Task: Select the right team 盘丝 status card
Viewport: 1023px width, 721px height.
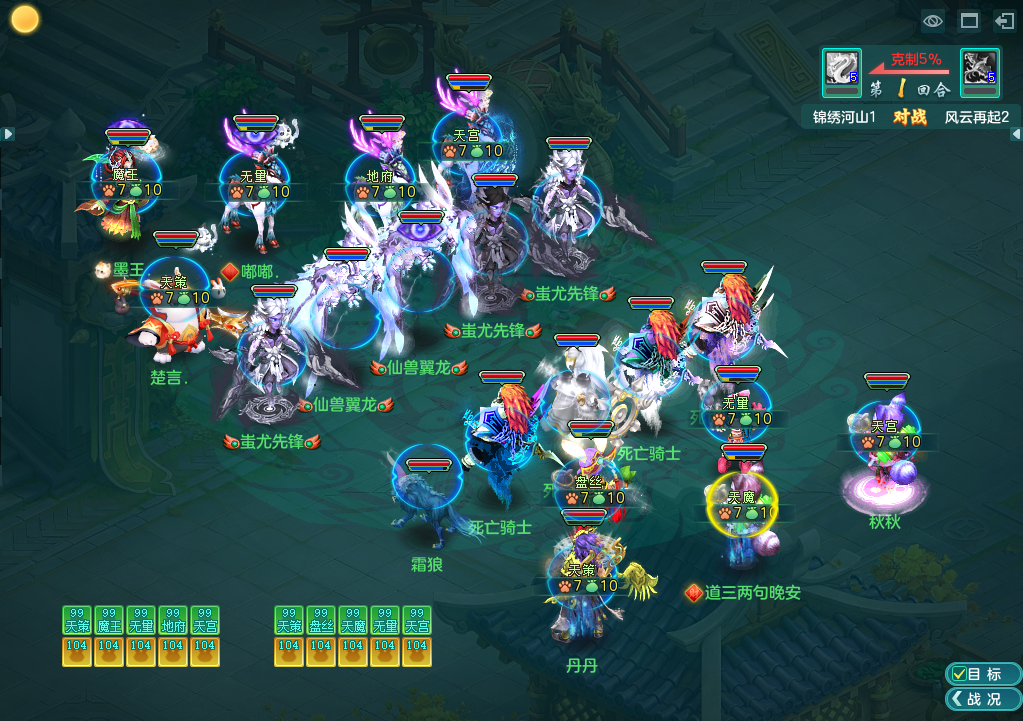Action: (321, 635)
